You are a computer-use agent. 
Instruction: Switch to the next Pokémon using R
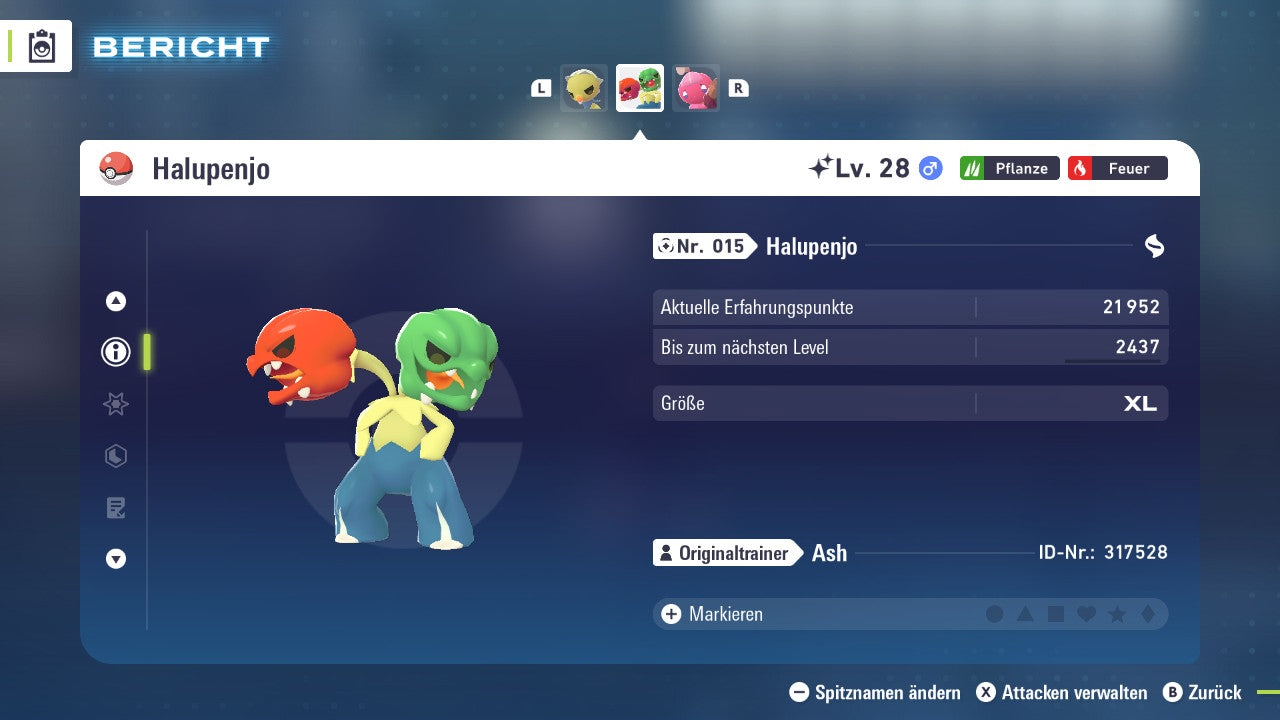(738, 88)
